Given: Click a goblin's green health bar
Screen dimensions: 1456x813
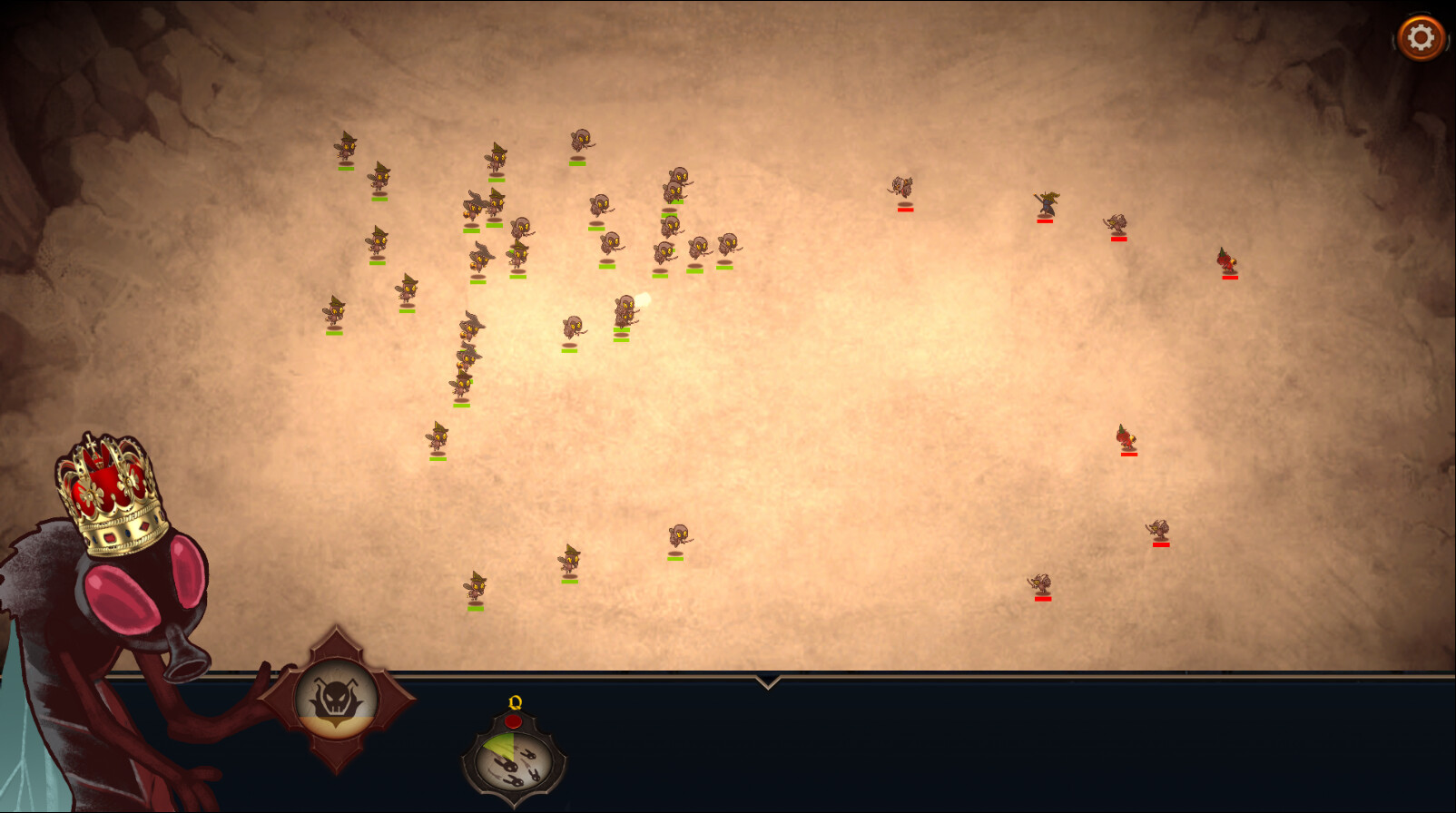Looking at the screenshot, I should [x=347, y=168].
